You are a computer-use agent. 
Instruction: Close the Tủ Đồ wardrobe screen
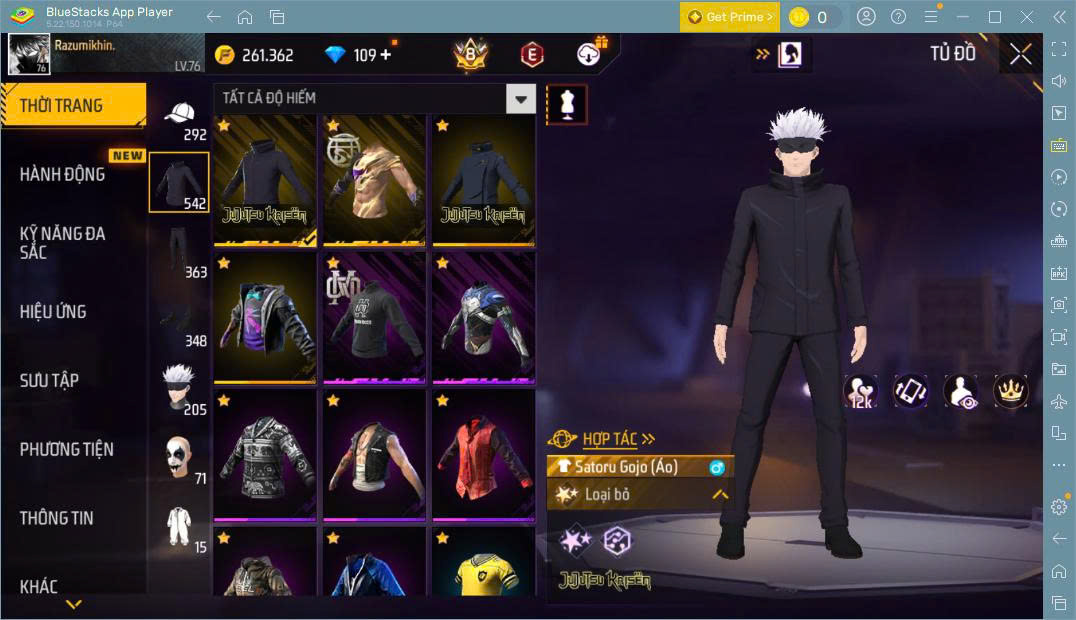pos(1021,54)
